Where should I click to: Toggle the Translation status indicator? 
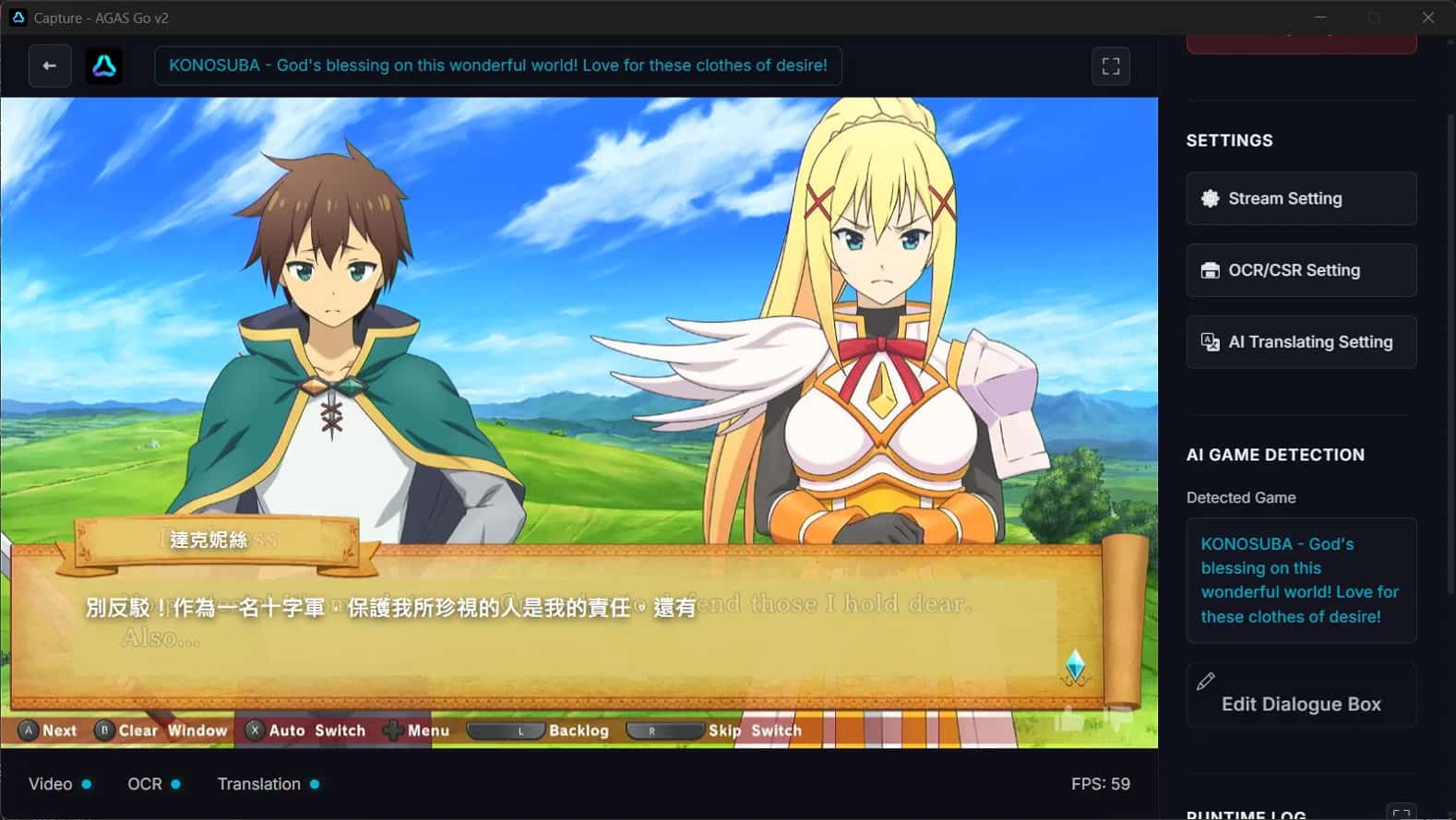pos(315,783)
